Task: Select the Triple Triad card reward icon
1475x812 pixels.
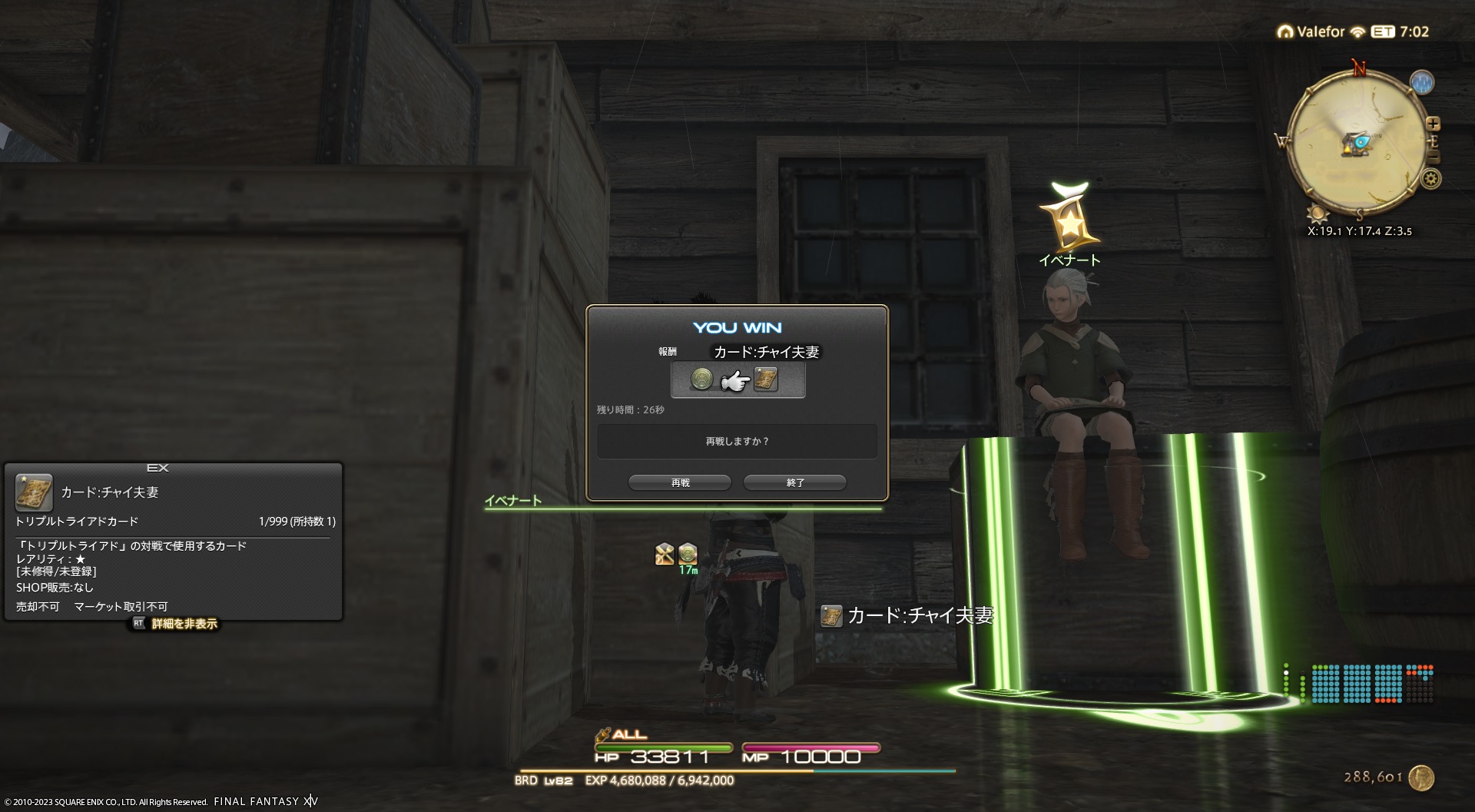Action: [765, 379]
